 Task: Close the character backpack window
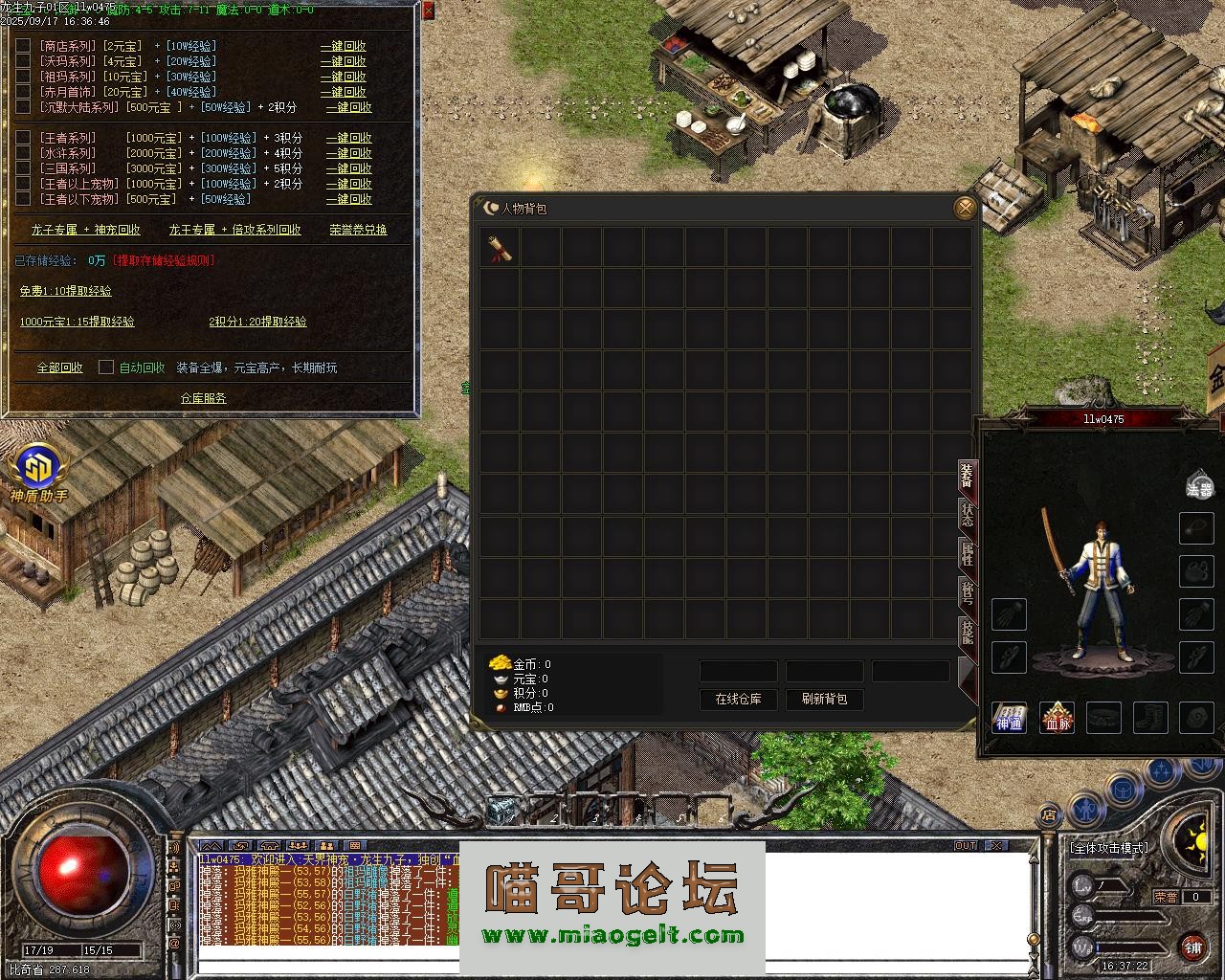(x=965, y=208)
